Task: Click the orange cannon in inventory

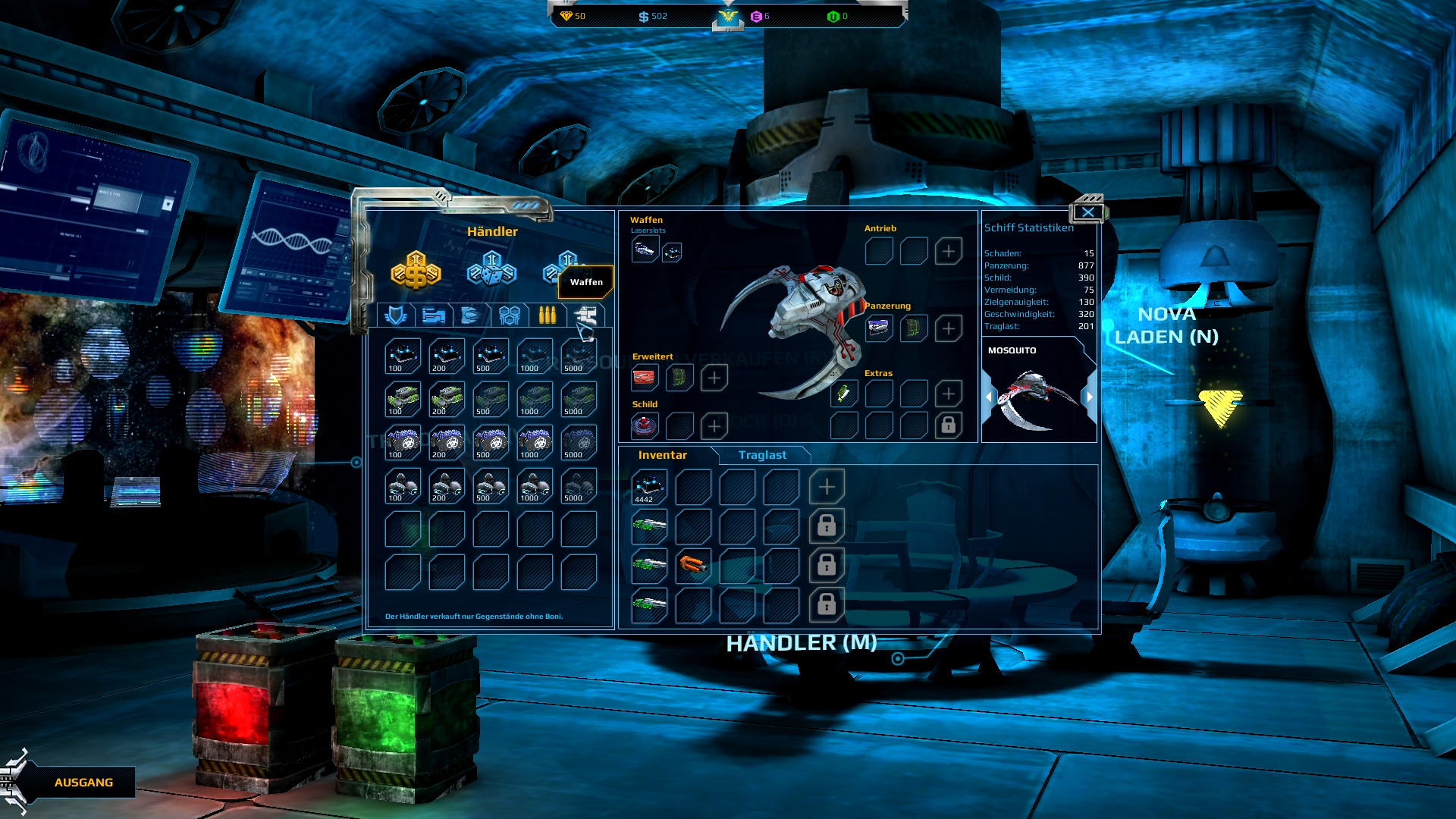Action: [692, 565]
